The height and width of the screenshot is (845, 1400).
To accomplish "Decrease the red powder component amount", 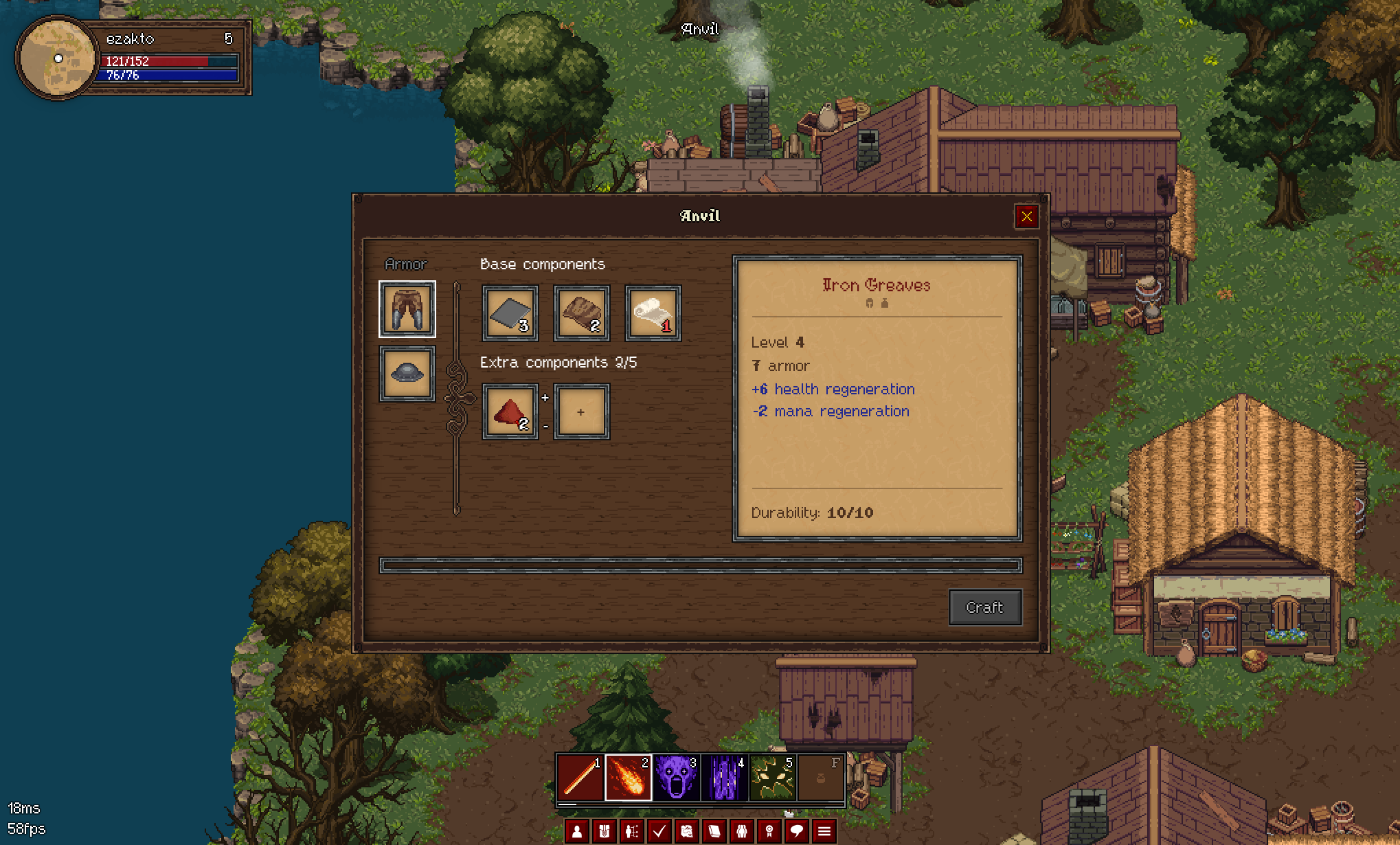I will [x=545, y=427].
